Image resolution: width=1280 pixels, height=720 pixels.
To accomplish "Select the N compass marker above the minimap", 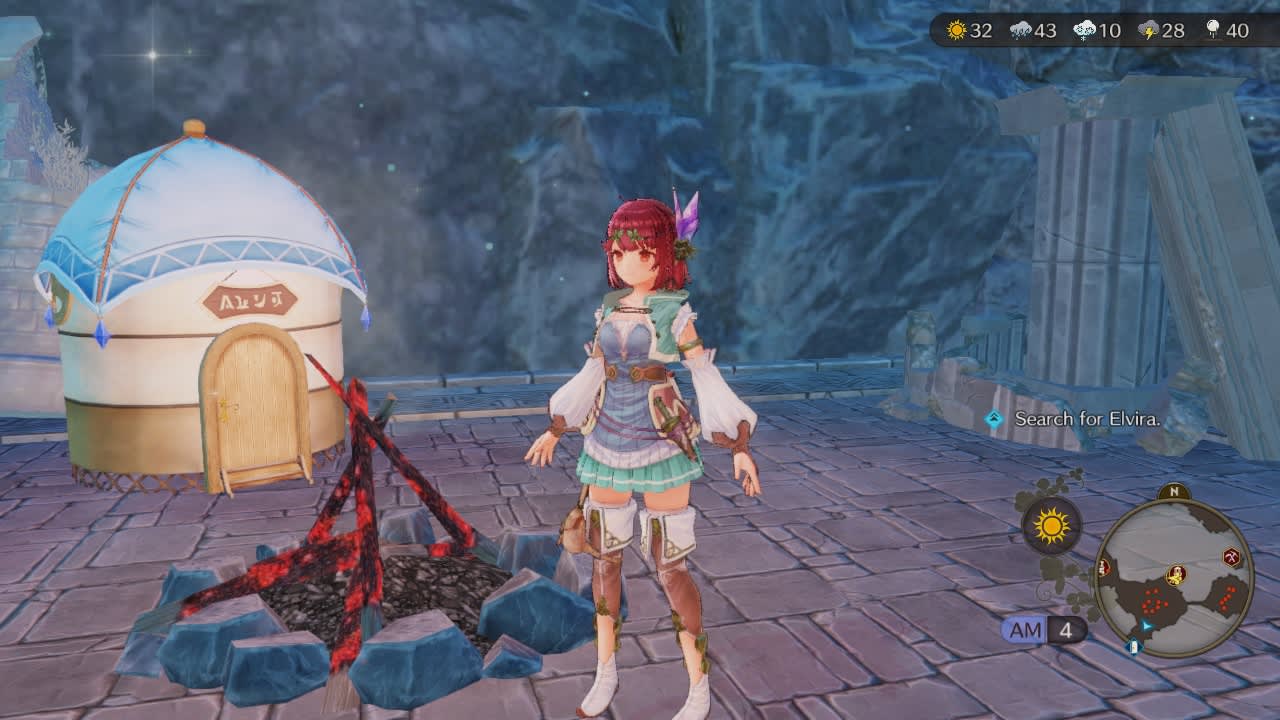I will (1174, 491).
